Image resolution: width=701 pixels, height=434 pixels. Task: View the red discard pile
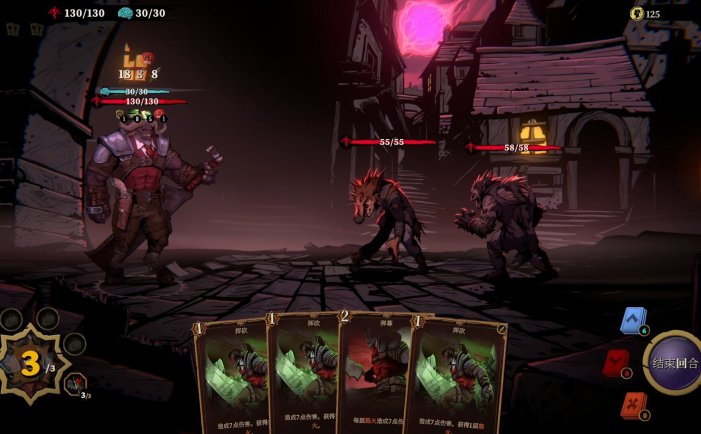(x=615, y=362)
